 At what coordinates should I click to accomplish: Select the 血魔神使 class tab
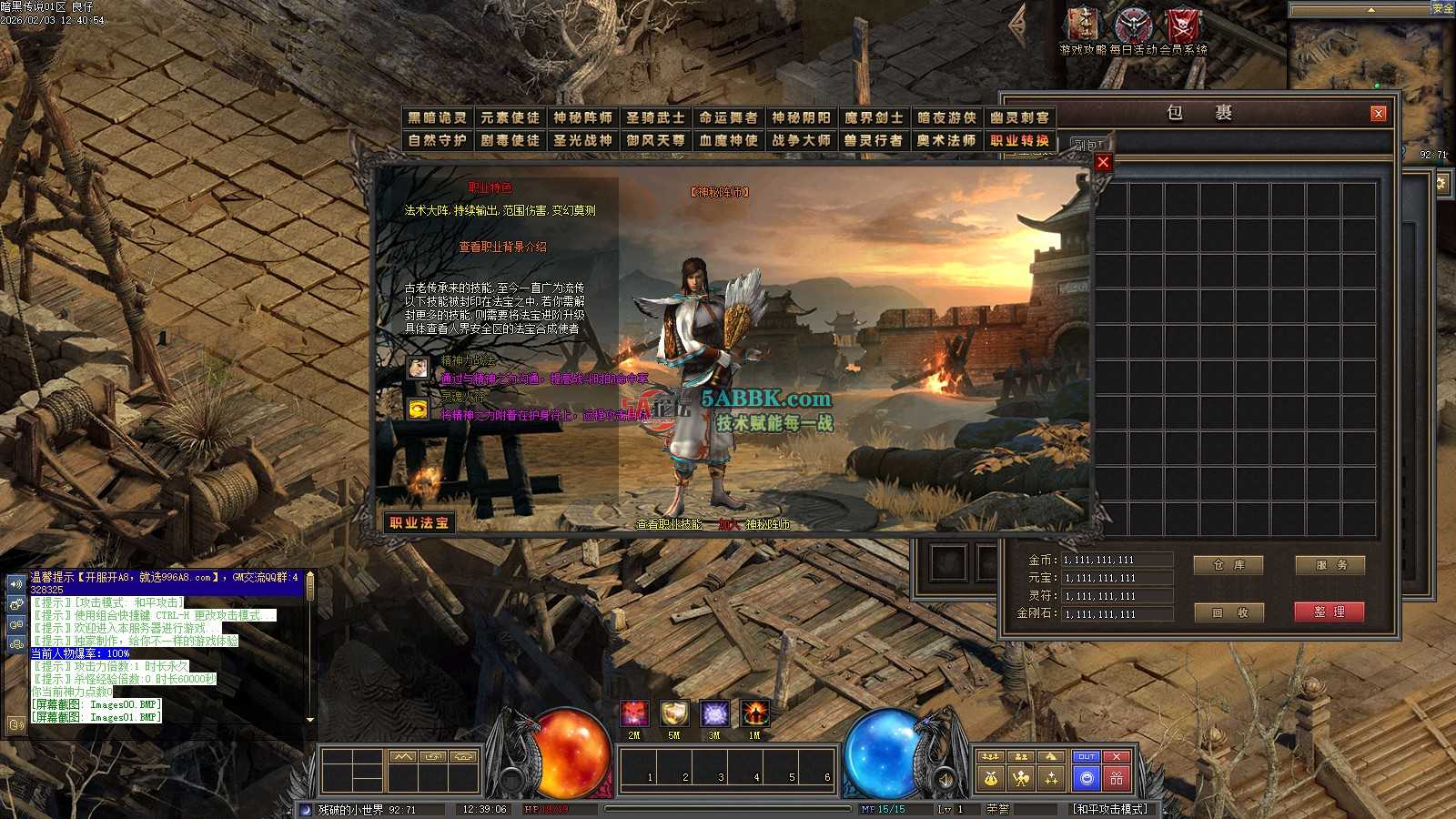[x=728, y=140]
